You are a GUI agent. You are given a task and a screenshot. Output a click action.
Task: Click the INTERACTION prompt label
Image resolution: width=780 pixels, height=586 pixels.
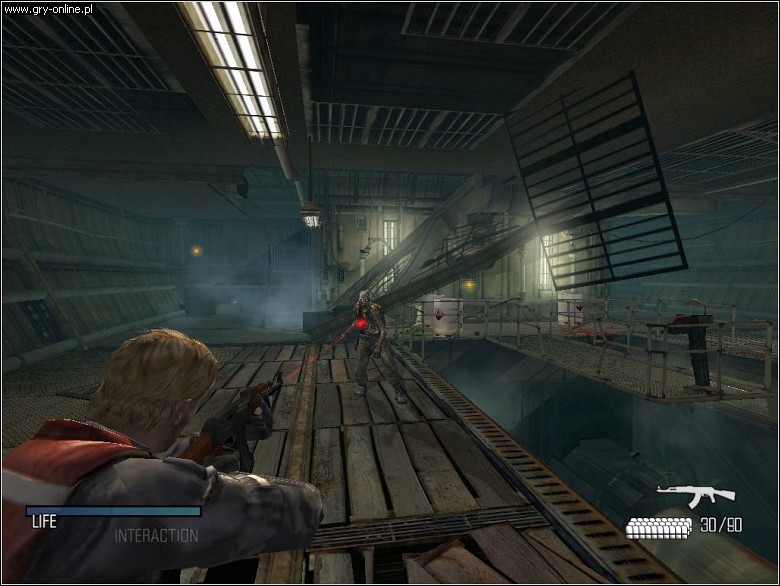point(156,536)
